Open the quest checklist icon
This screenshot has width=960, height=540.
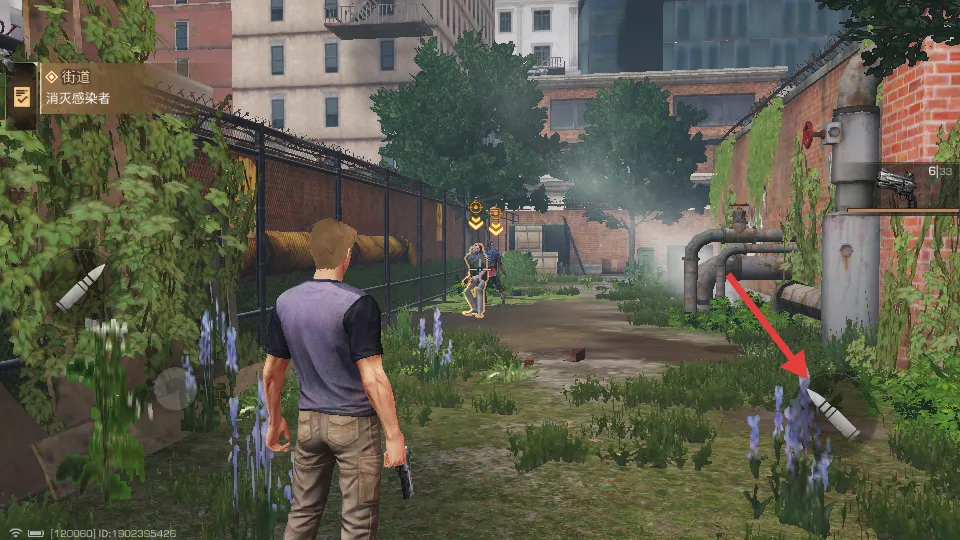pyautogui.click(x=20, y=96)
